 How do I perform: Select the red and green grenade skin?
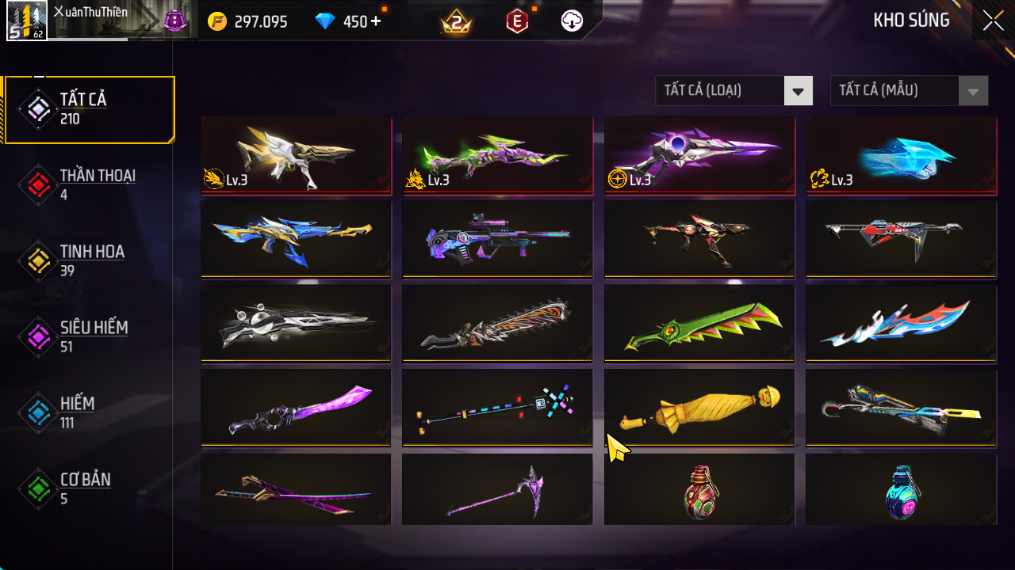pyautogui.click(x=699, y=490)
